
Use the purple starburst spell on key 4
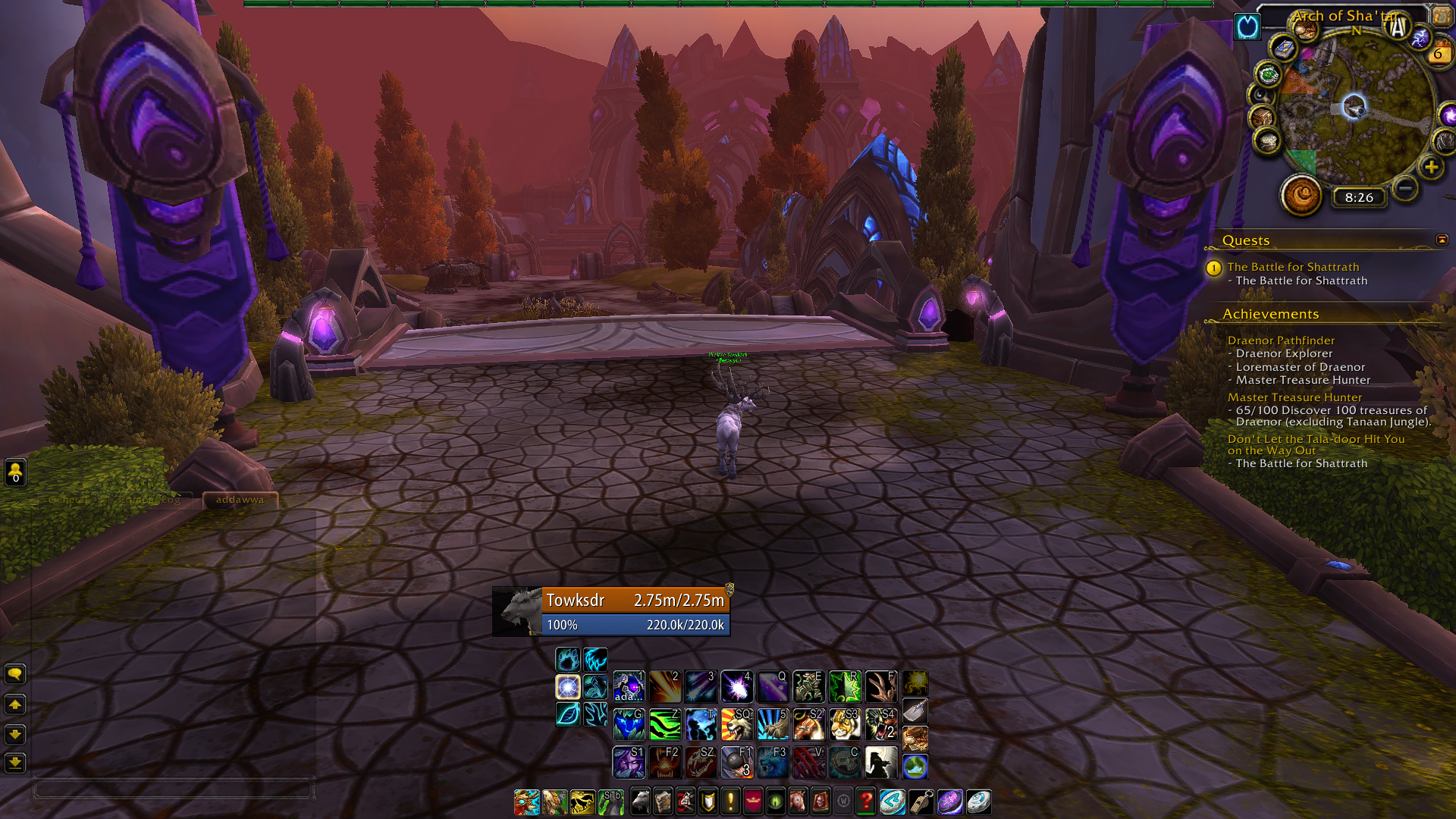click(x=736, y=687)
